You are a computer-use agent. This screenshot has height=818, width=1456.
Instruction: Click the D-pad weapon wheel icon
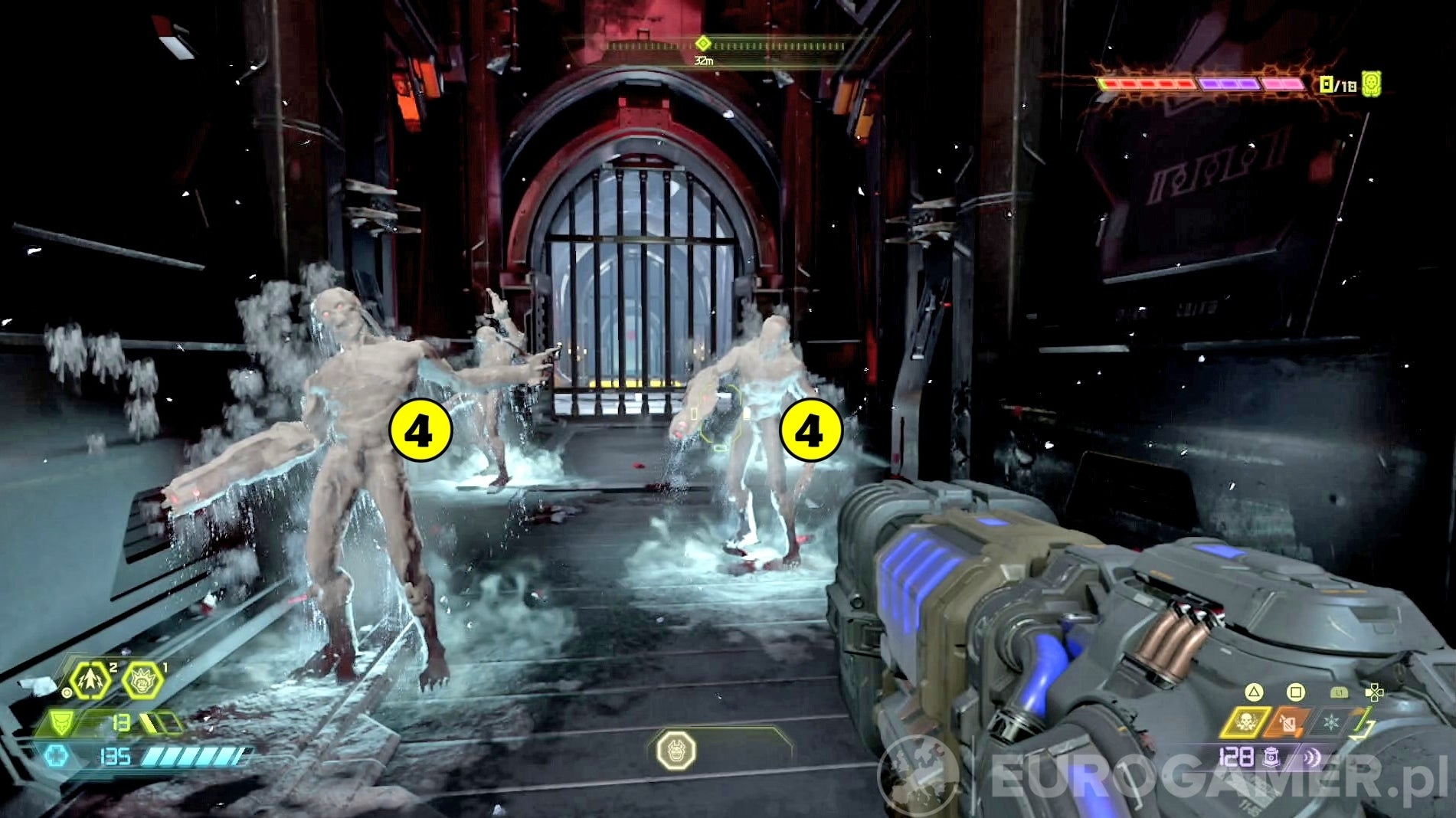pyautogui.click(x=1375, y=692)
